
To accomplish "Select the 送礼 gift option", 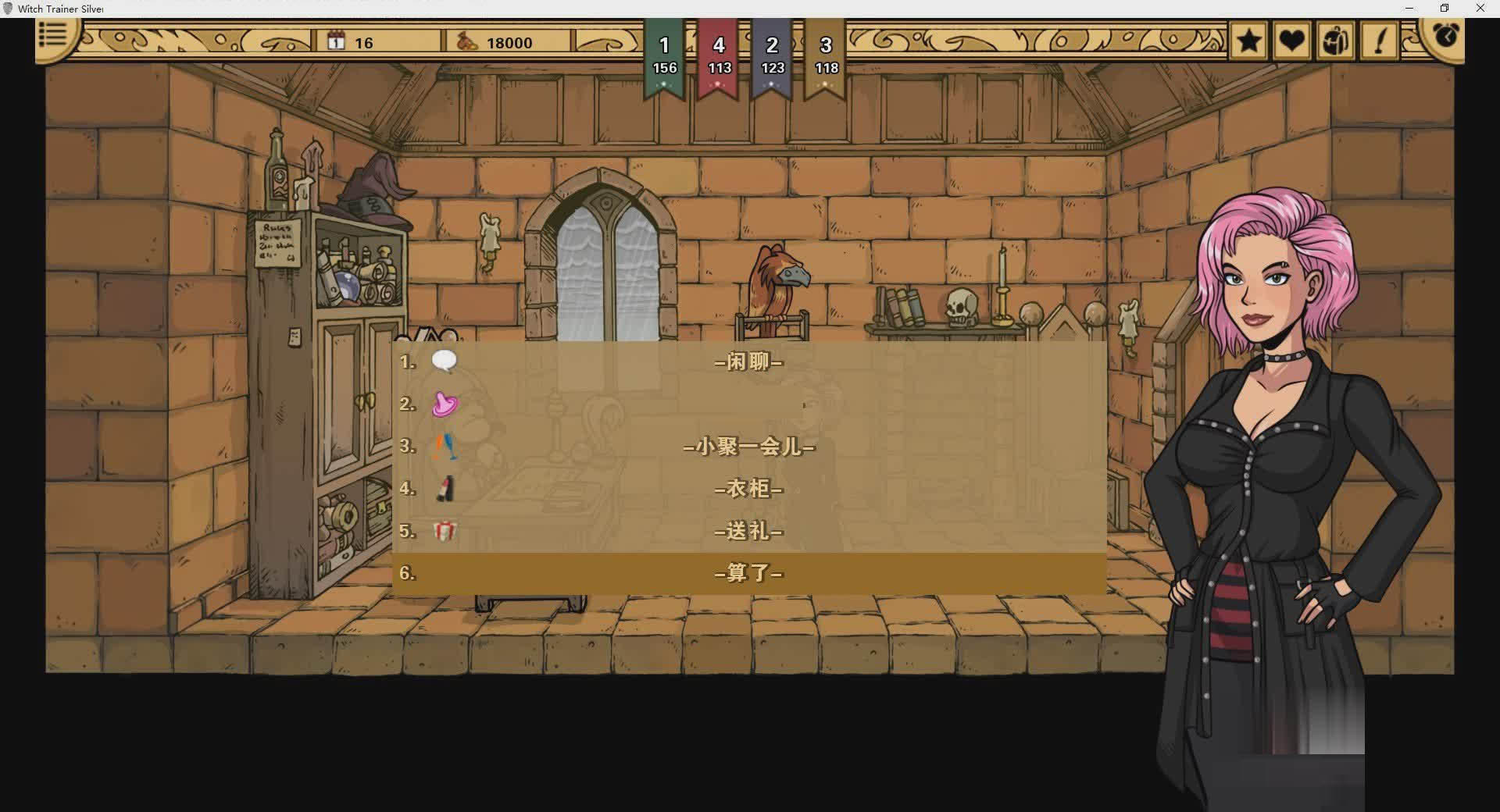I will pyautogui.click(x=748, y=531).
